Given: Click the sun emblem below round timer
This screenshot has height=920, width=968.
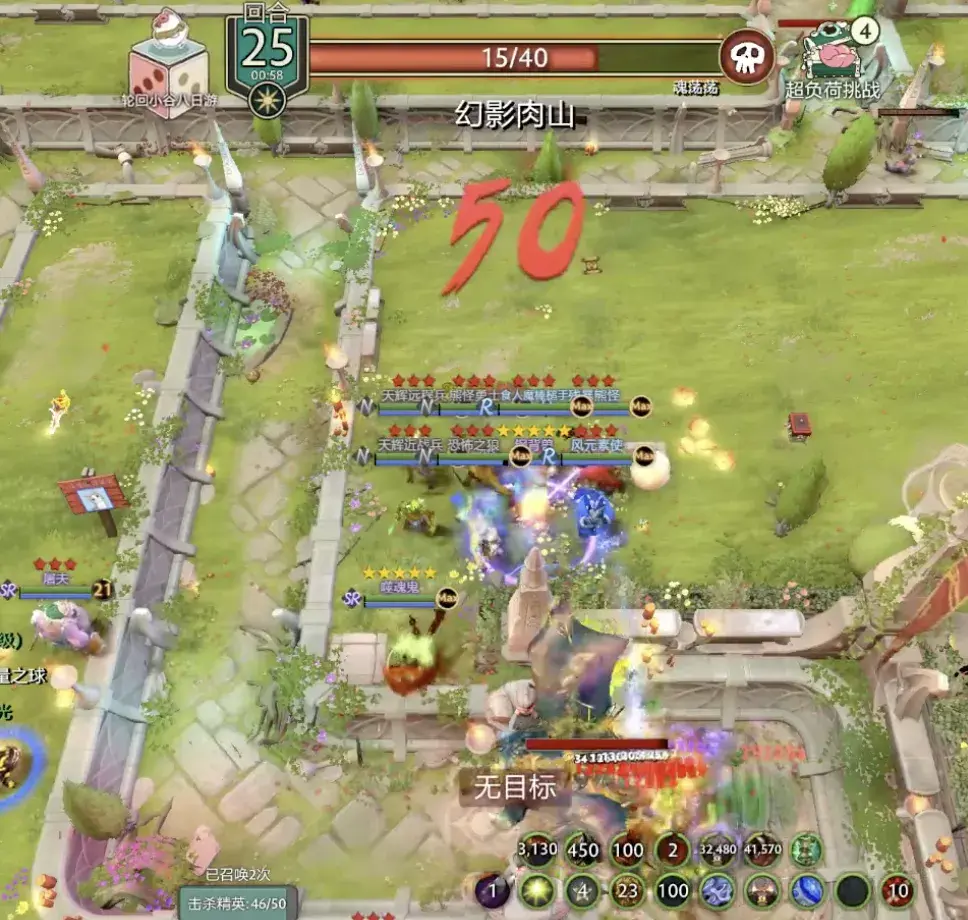Looking at the screenshot, I should coord(266,100).
